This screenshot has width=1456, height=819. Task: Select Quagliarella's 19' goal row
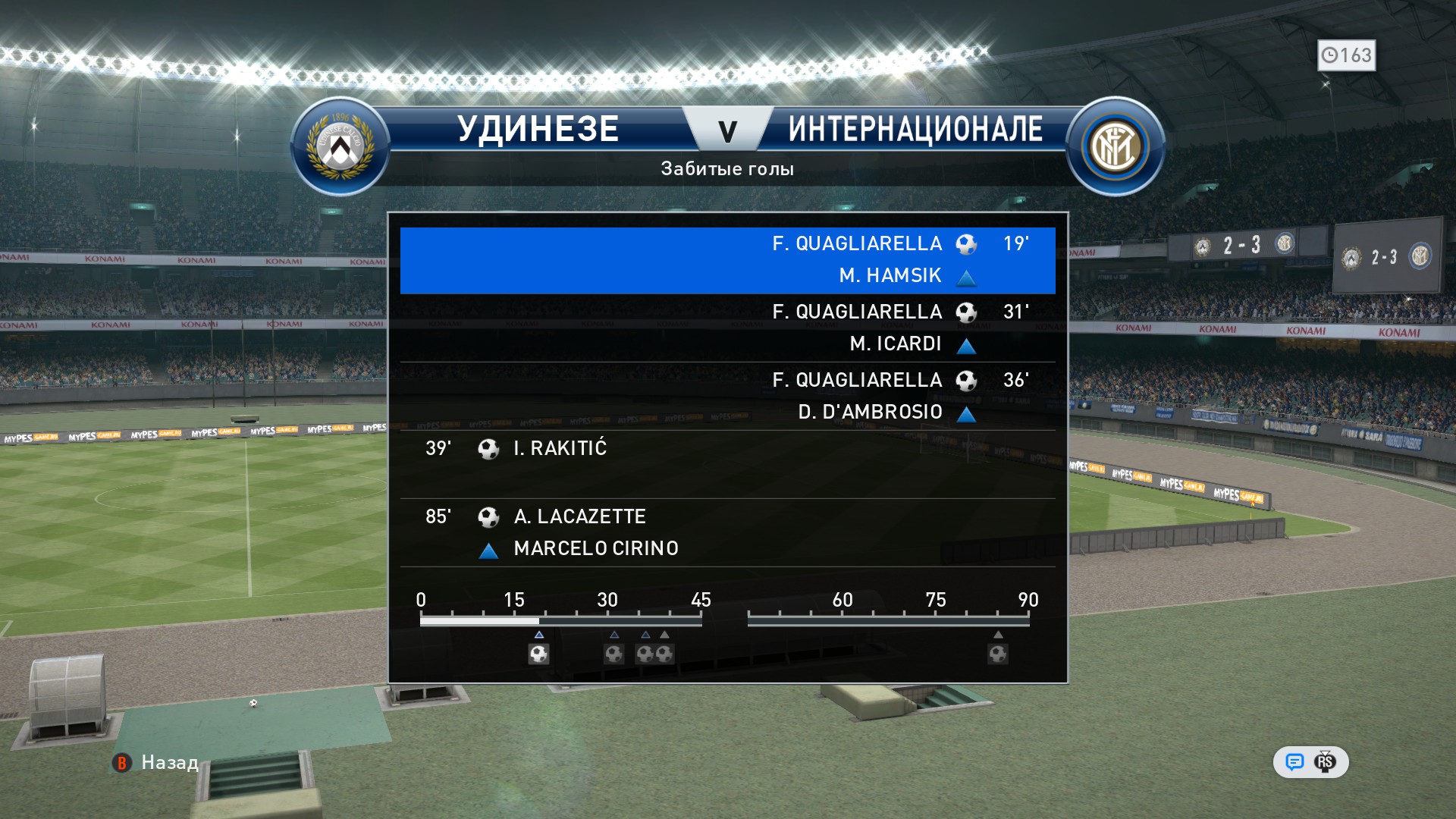[x=727, y=259]
